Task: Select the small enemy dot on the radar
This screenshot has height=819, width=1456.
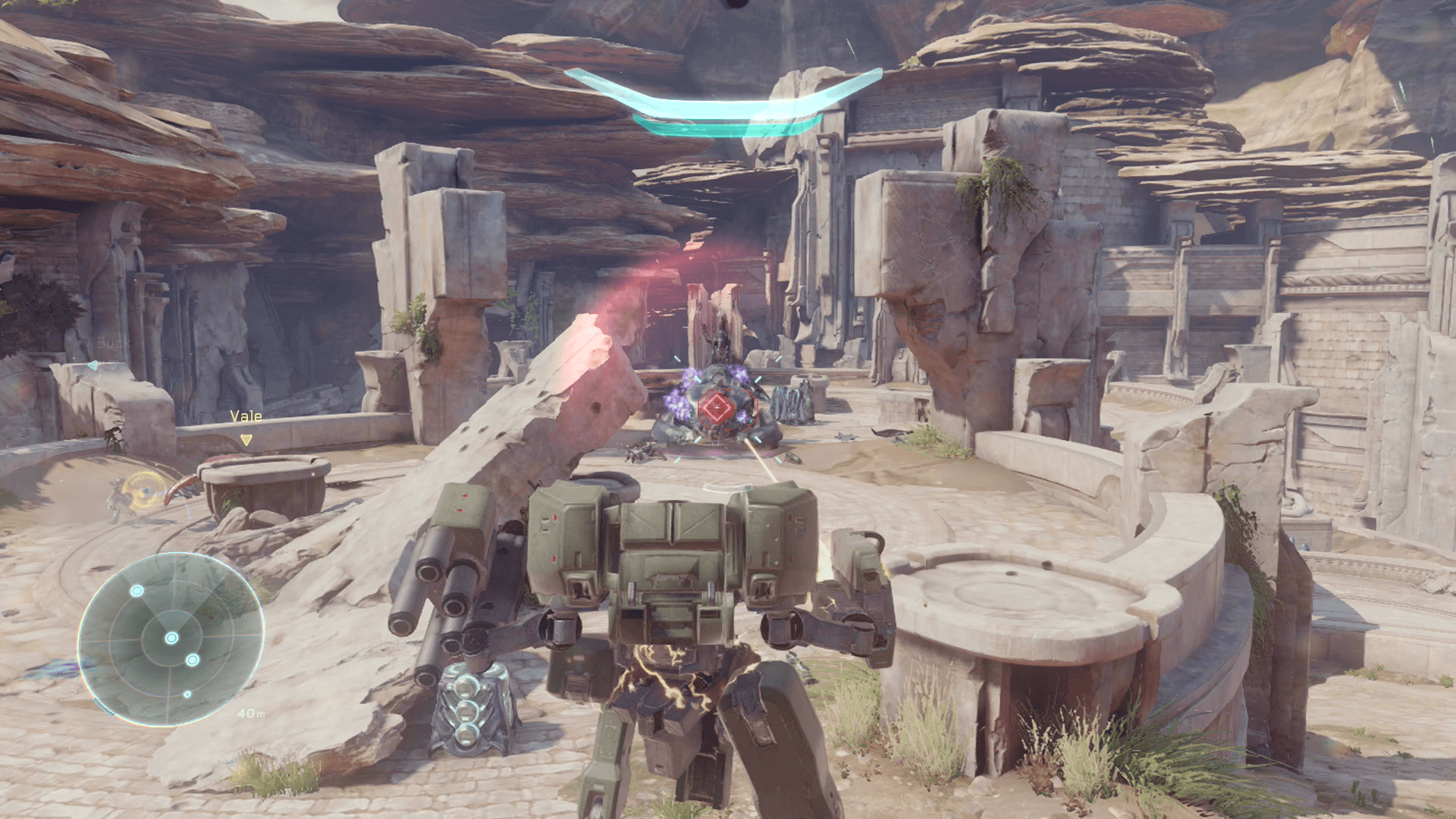Action: 187,694
